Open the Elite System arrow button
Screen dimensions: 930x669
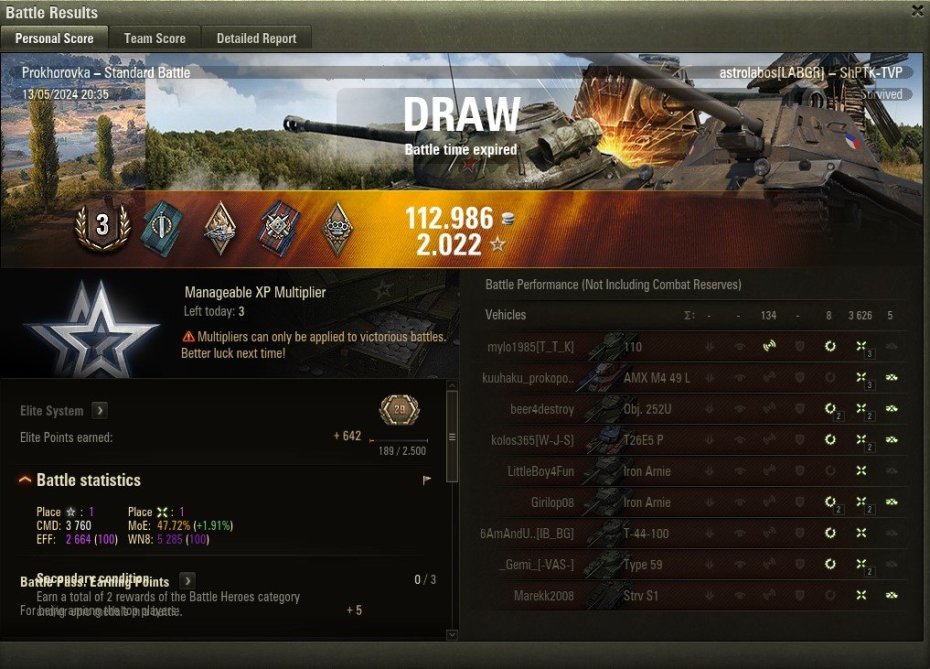point(100,410)
